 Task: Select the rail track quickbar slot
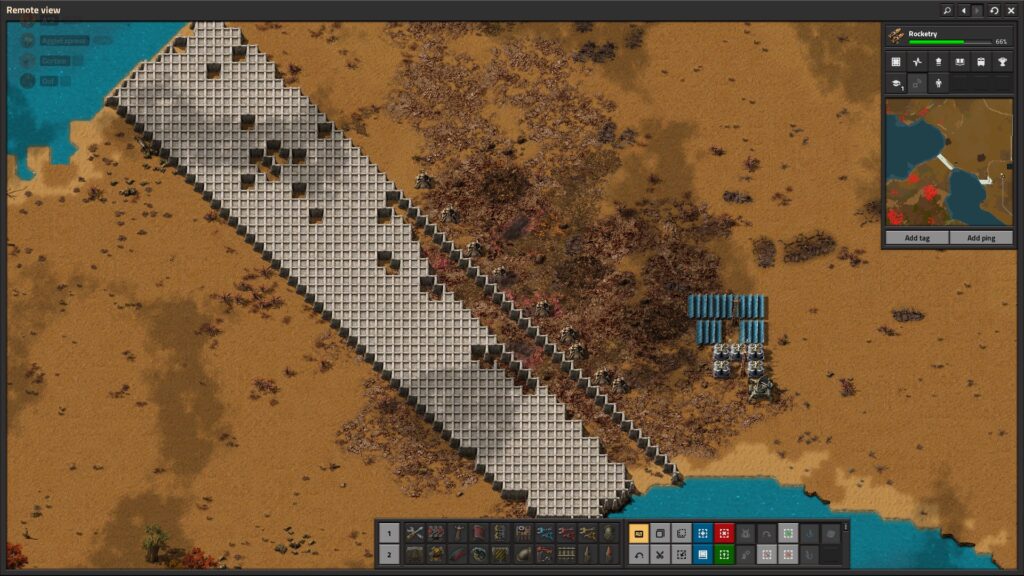click(566, 554)
